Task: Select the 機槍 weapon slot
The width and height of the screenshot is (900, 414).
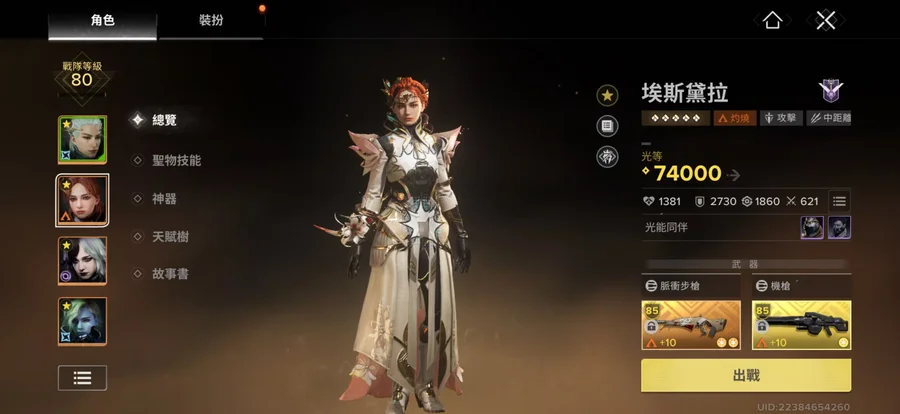Action: pyautogui.click(x=801, y=325)
